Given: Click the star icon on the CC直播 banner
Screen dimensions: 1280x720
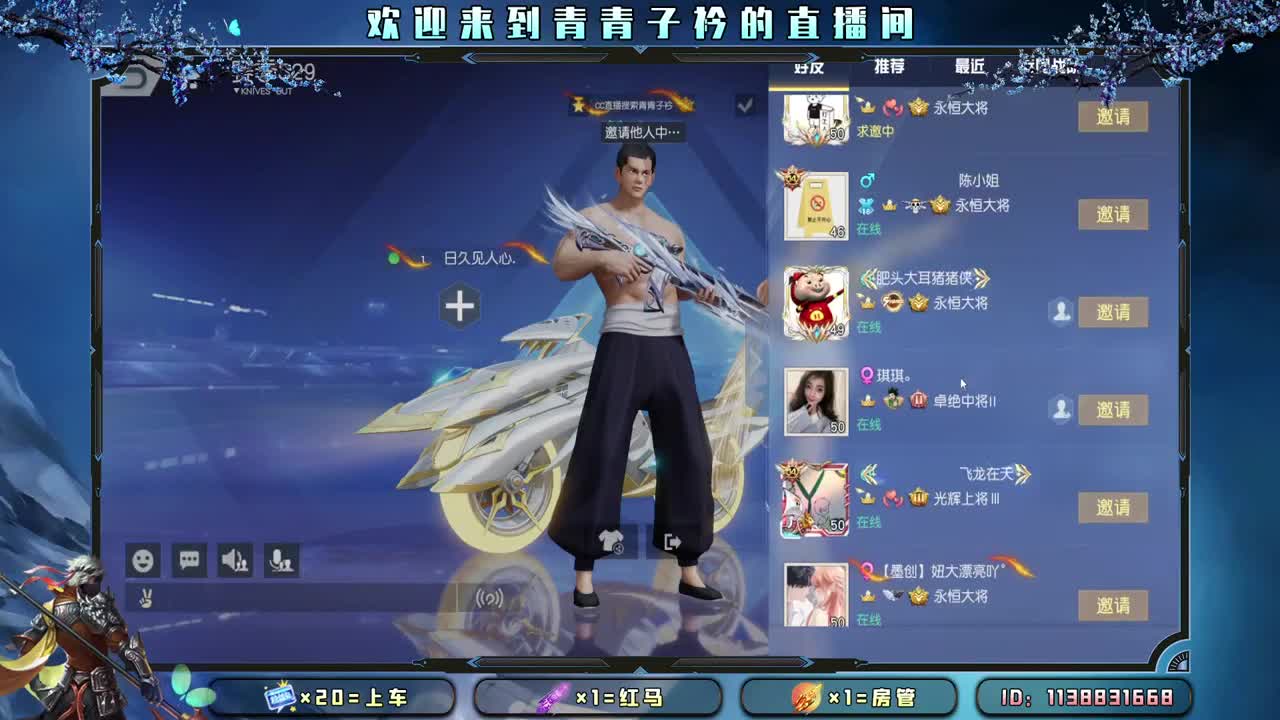Looking at the screenshot, I should (x=578, y=104).
